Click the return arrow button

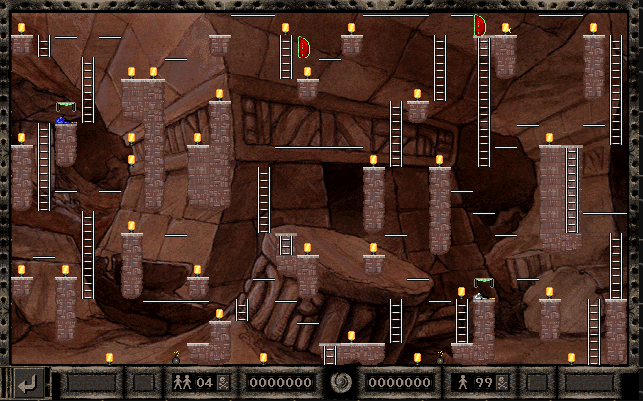point(27,382)
